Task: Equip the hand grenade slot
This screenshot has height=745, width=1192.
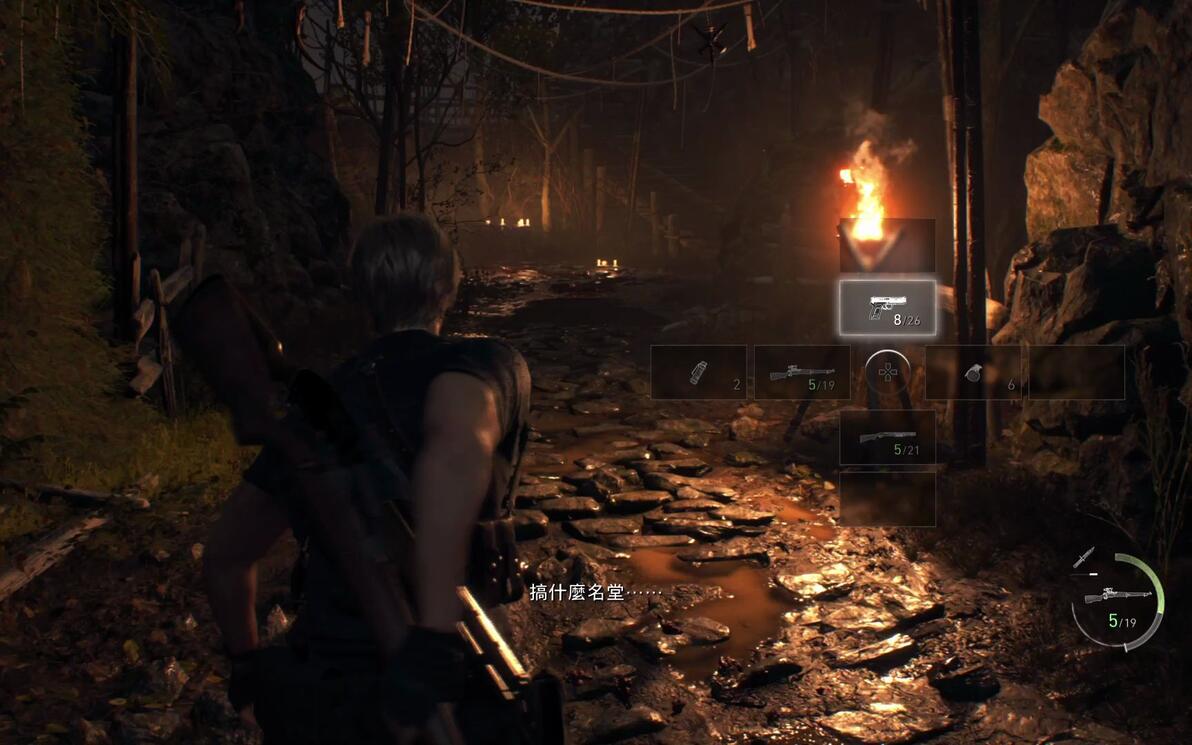Action: coord(972,373)
